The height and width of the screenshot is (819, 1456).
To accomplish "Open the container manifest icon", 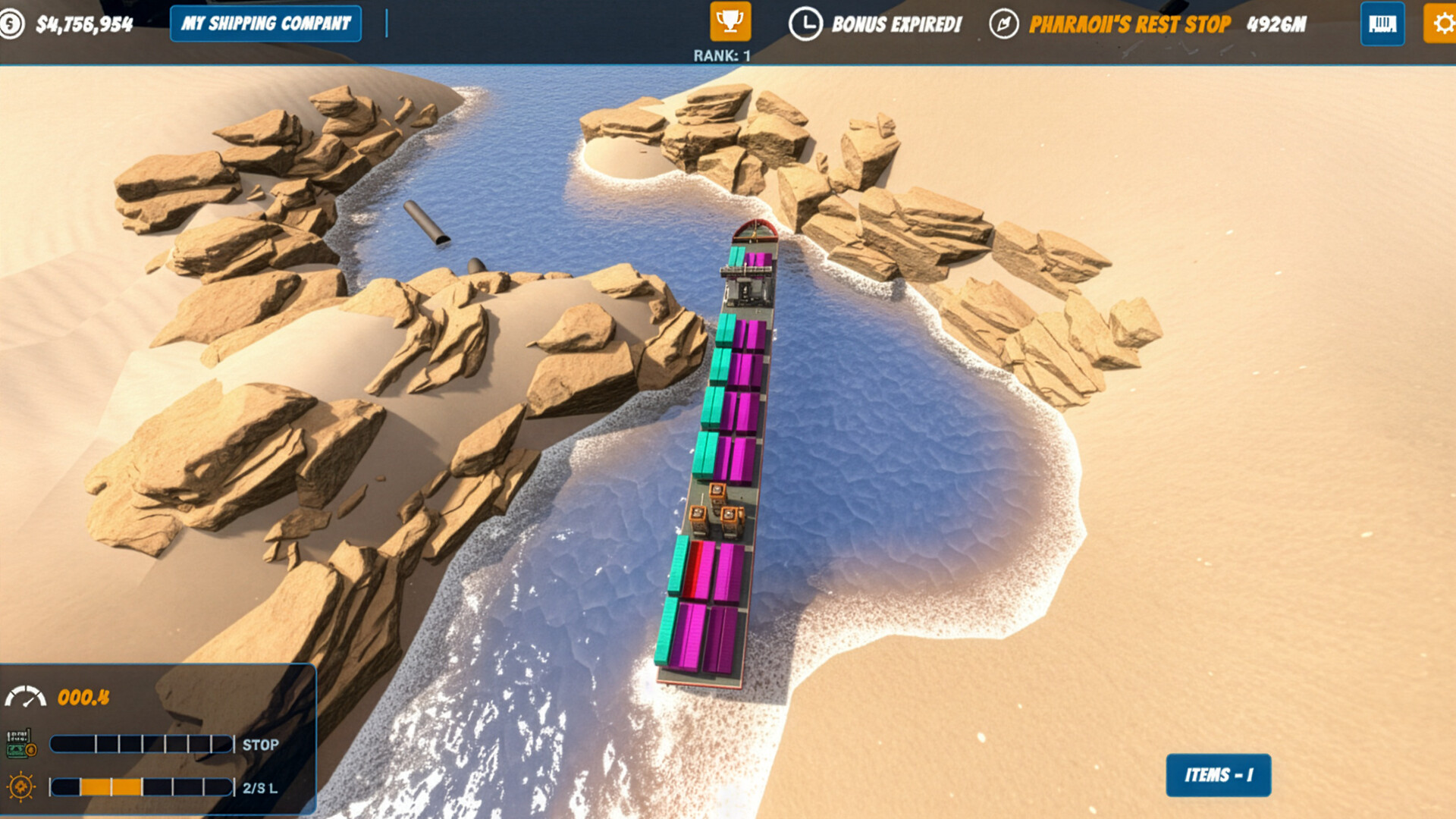I will click(1383, 24).
